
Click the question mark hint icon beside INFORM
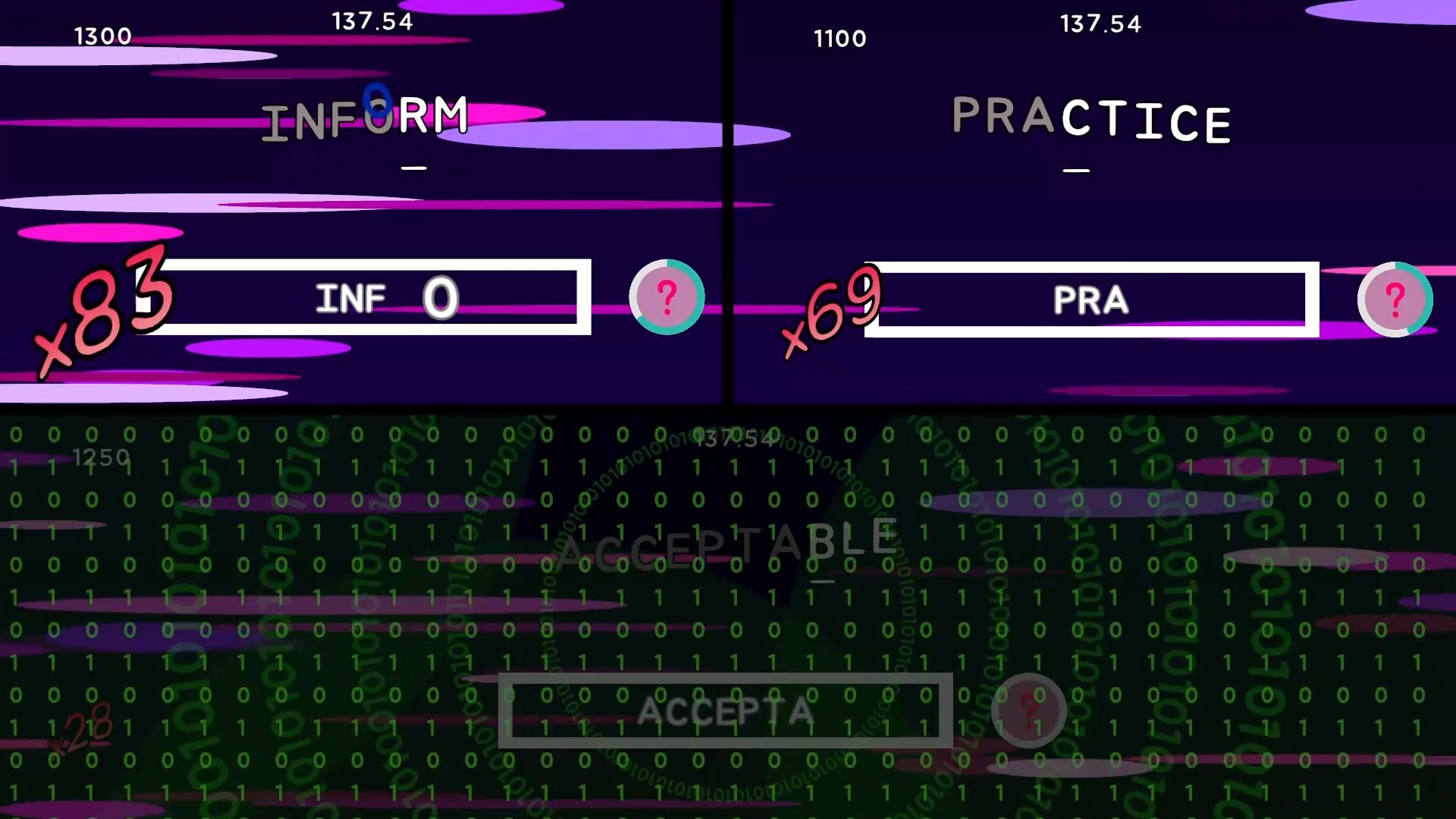(x=666, y=298)
